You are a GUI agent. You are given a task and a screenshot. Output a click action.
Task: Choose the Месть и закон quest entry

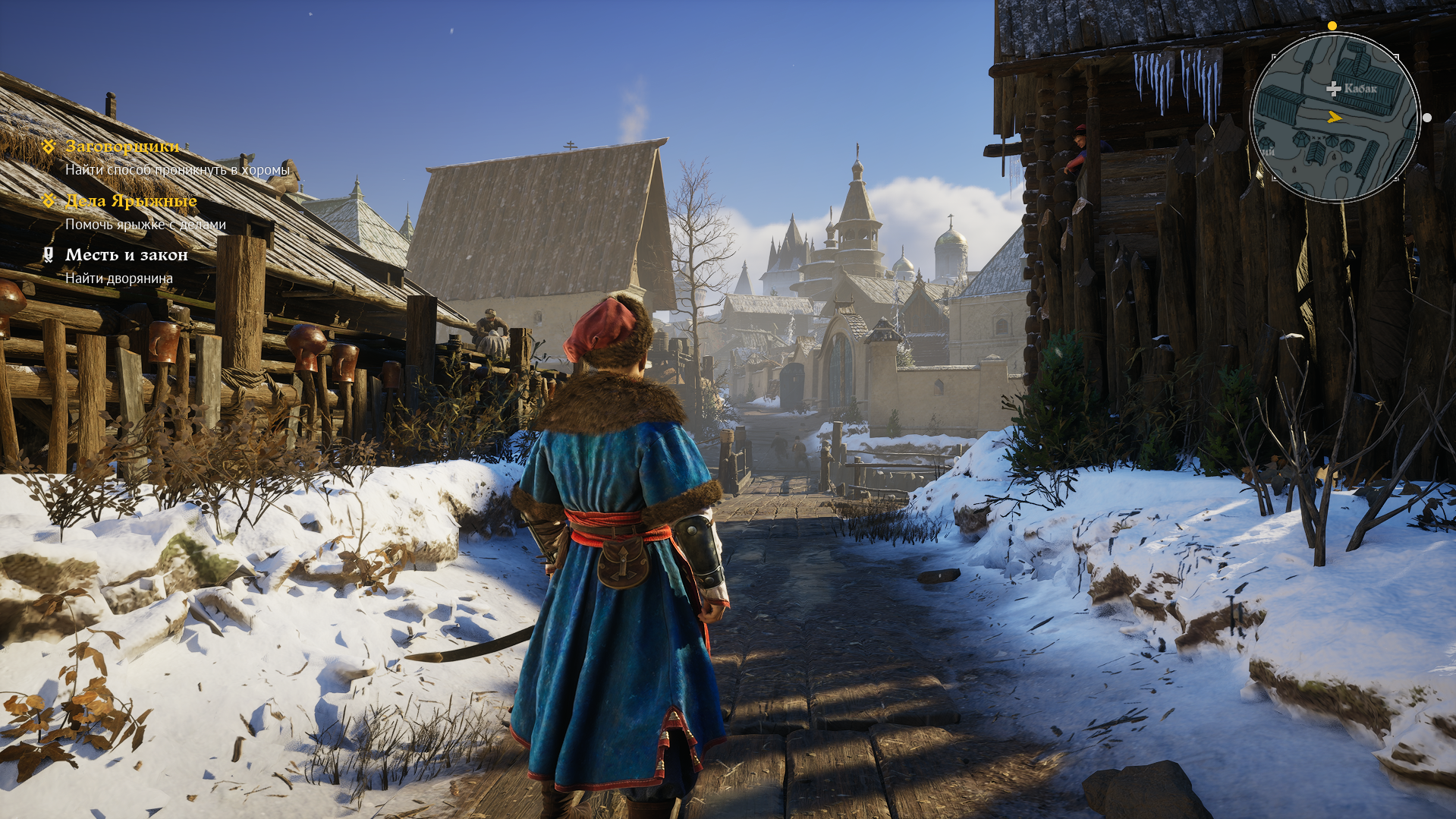click(x=126, y=255)
